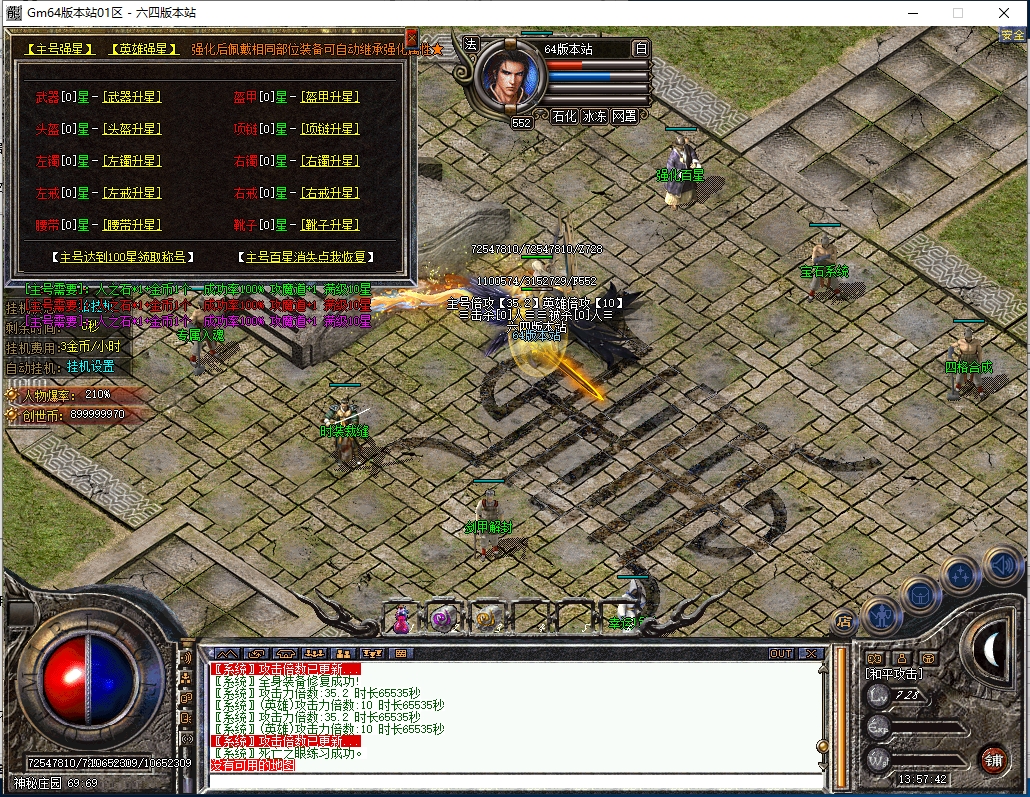Click the round 店 store icon
The width and height of the screenshot is (1030, 797).
click(x=843, y=620)
